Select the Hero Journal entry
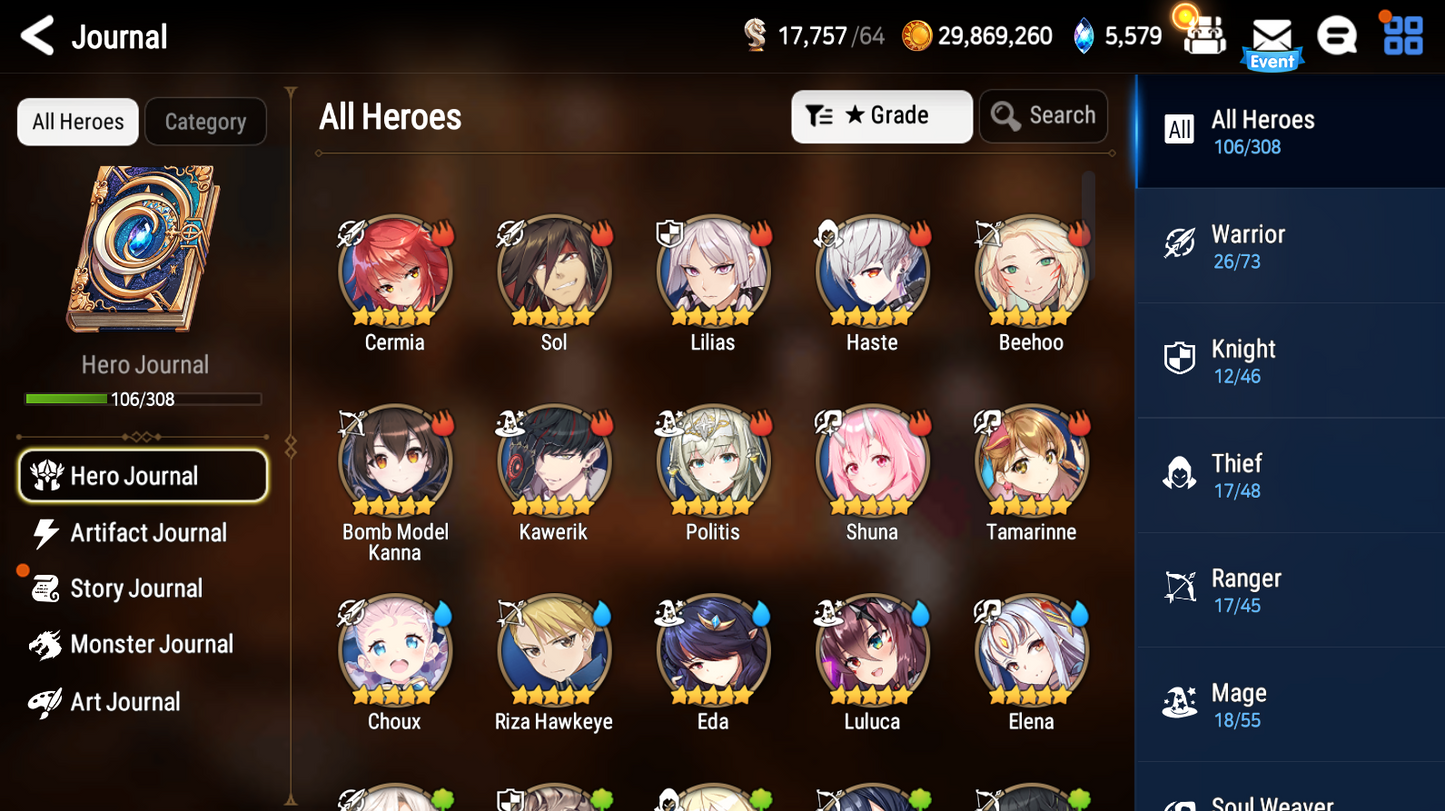 pyautogui.click(x=142, y=476)
